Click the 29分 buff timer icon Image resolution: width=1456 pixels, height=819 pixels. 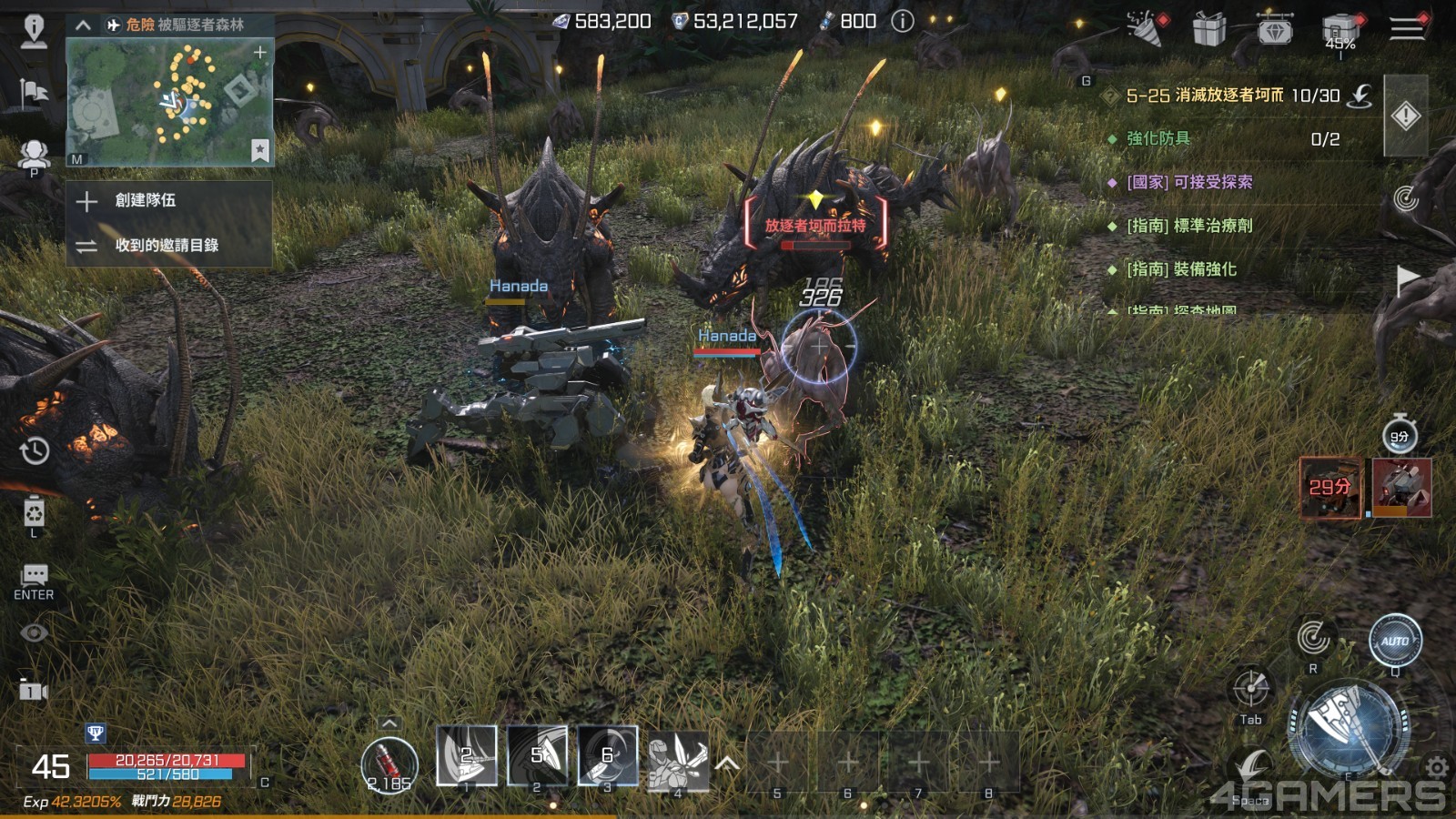1330,488
